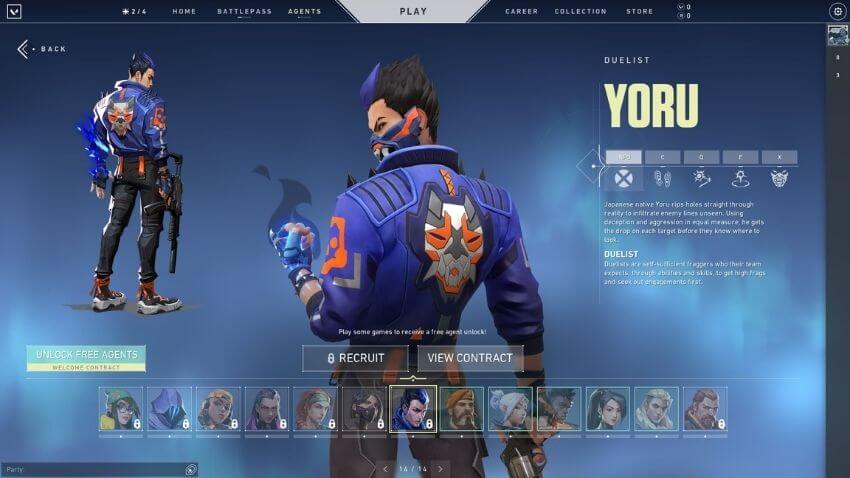Viewport: 850px width, 478px height.
Task: Show the Collection tab
Action: (580, 12)
